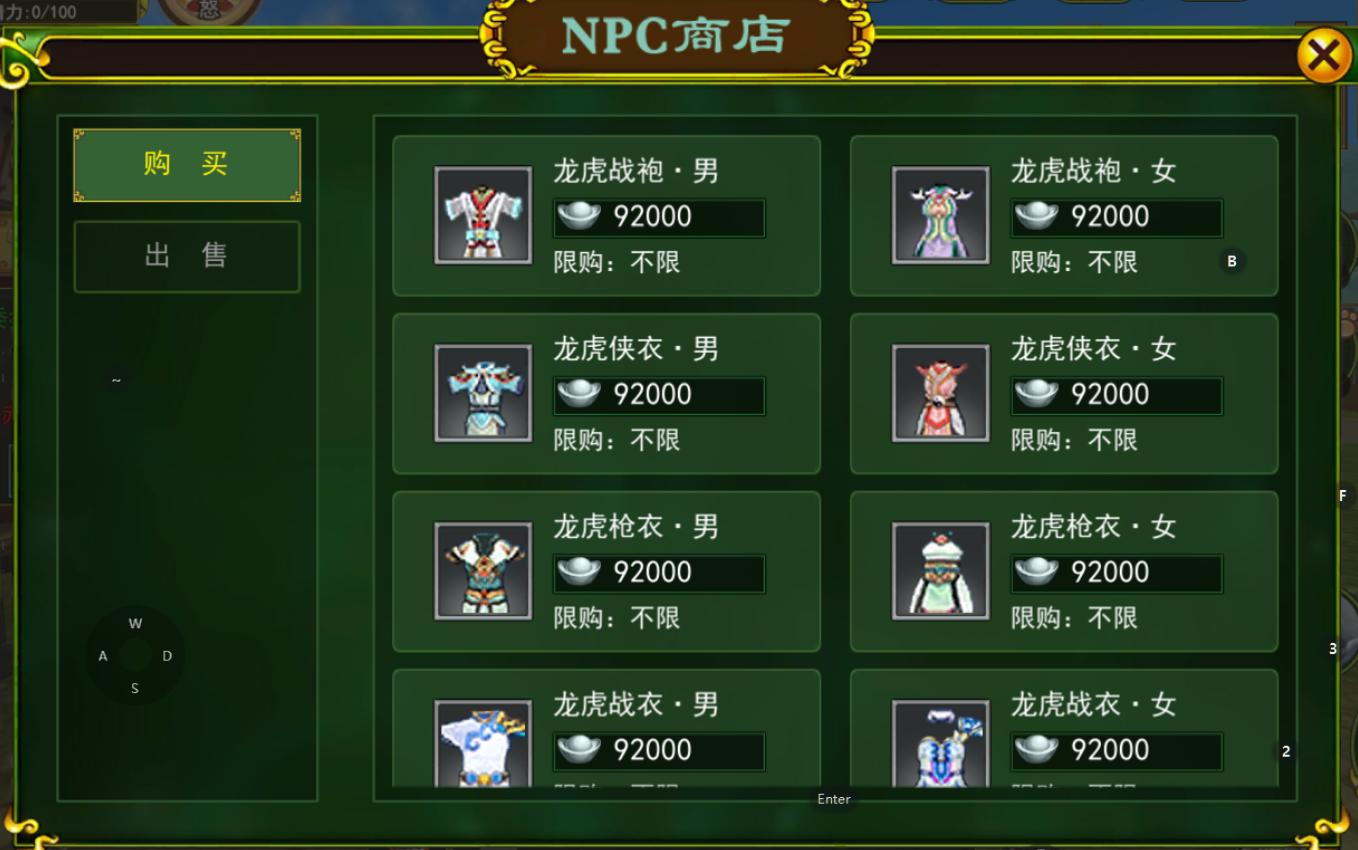1358x850 pixels.
Task: Select the 龙虎侠衣·女 outfit thumbnail
Action: 941,393
